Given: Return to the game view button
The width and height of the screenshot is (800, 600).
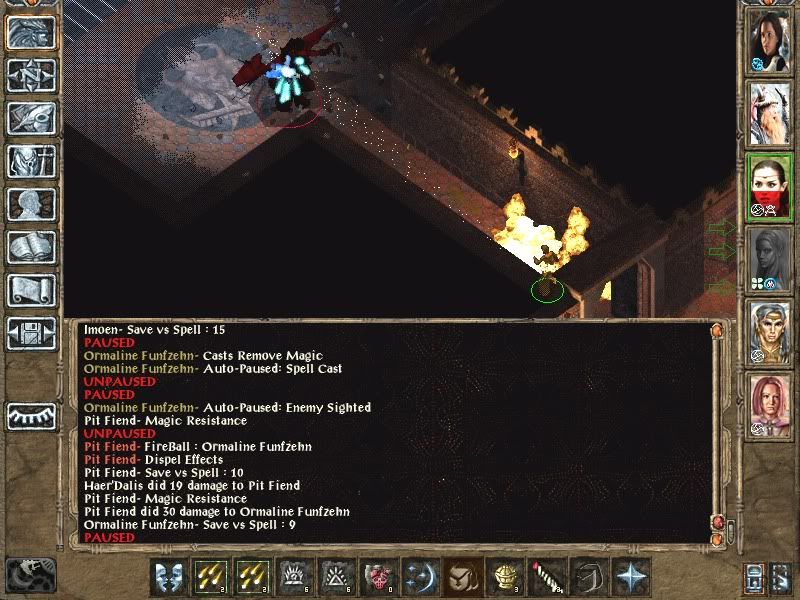Looking at the screenshot, I should pos(31,32).
